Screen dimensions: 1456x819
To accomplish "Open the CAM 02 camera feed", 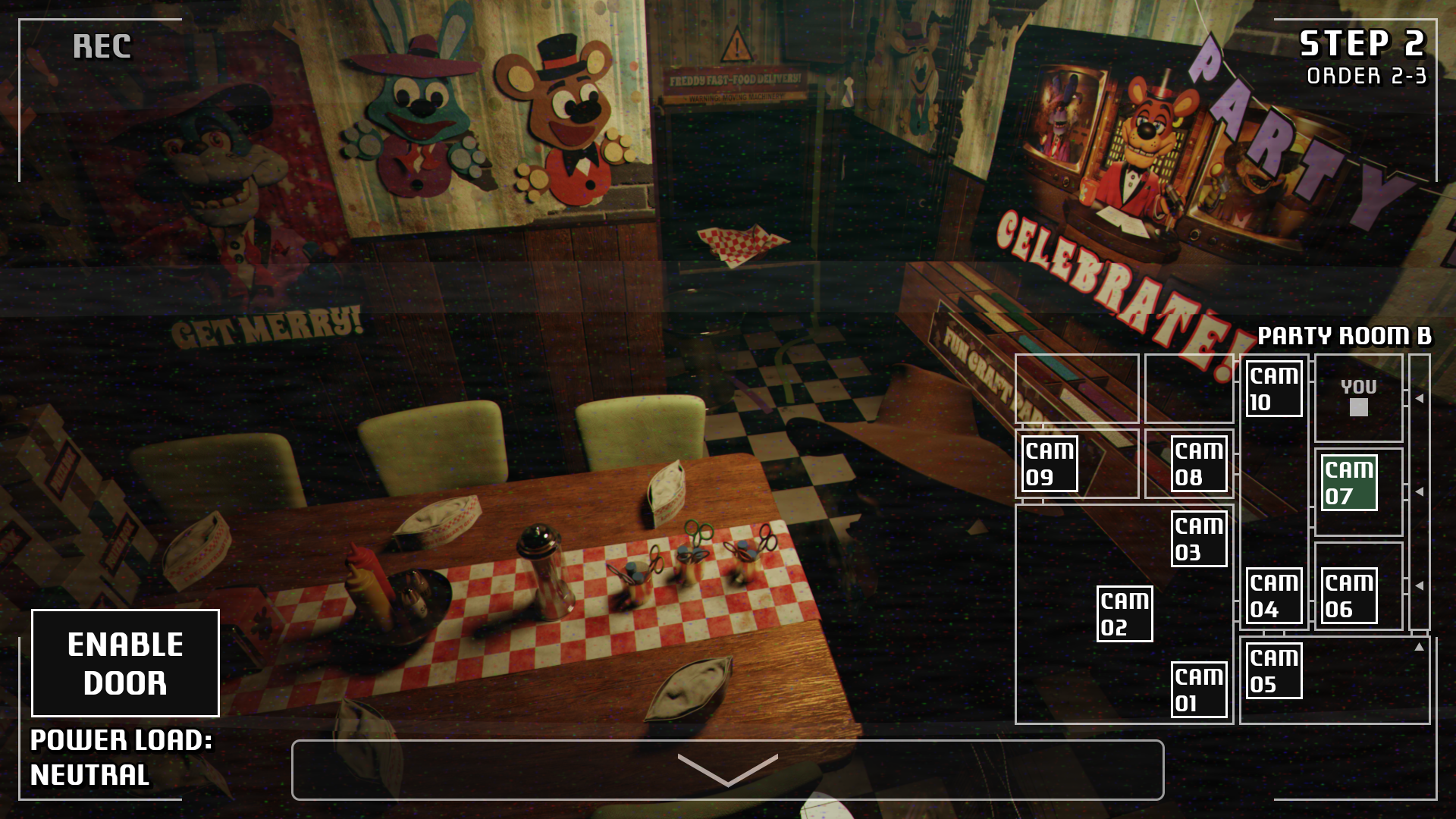I will (x=1125, y=613).
